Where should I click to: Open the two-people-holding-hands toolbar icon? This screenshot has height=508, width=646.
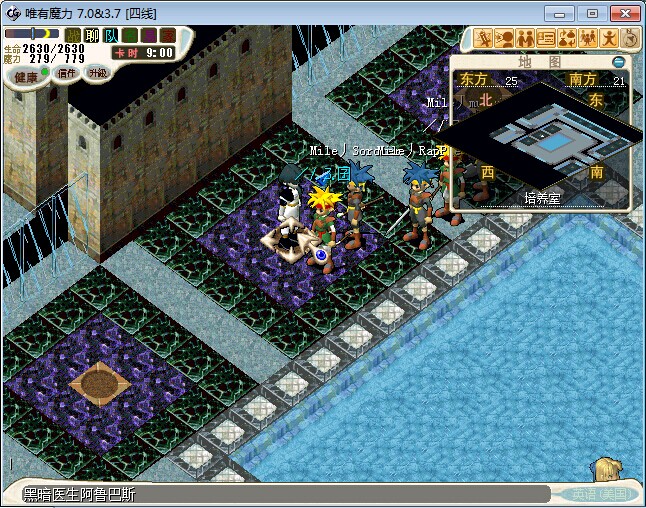pos(525,39)
